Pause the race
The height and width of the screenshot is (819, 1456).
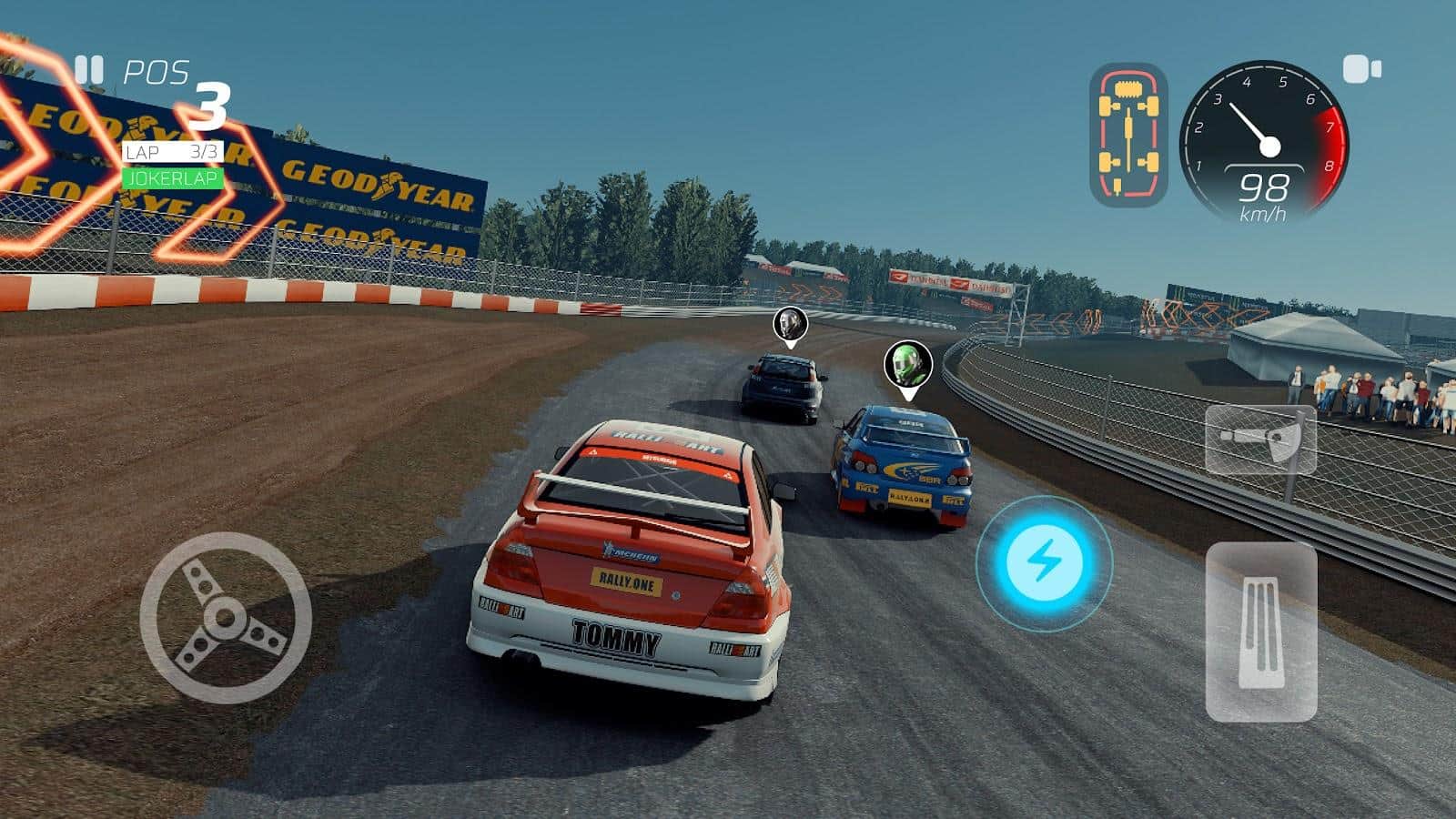(88, 70)
